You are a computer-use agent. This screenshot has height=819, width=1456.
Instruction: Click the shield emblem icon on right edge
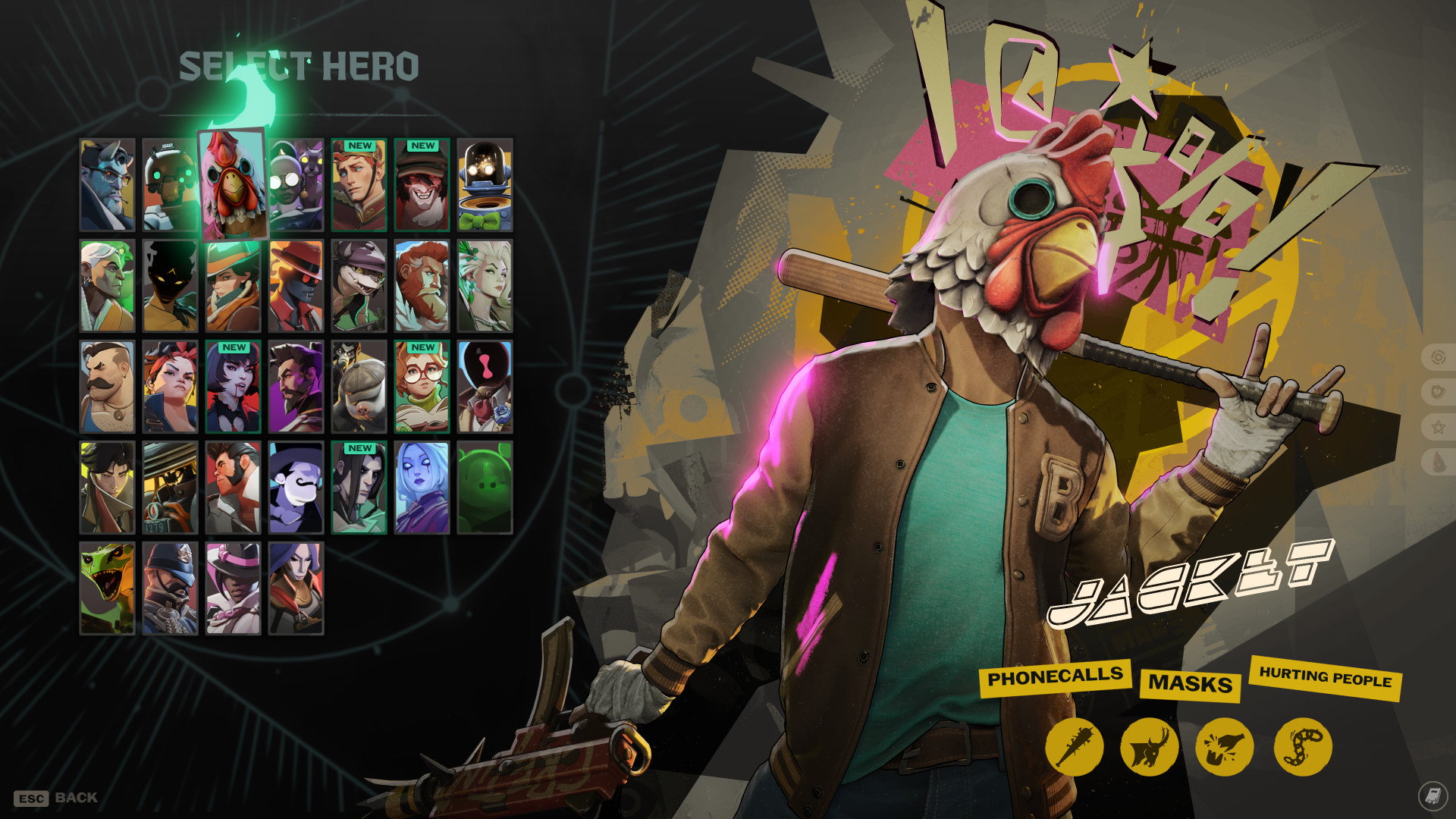(x=1438, y=388)
